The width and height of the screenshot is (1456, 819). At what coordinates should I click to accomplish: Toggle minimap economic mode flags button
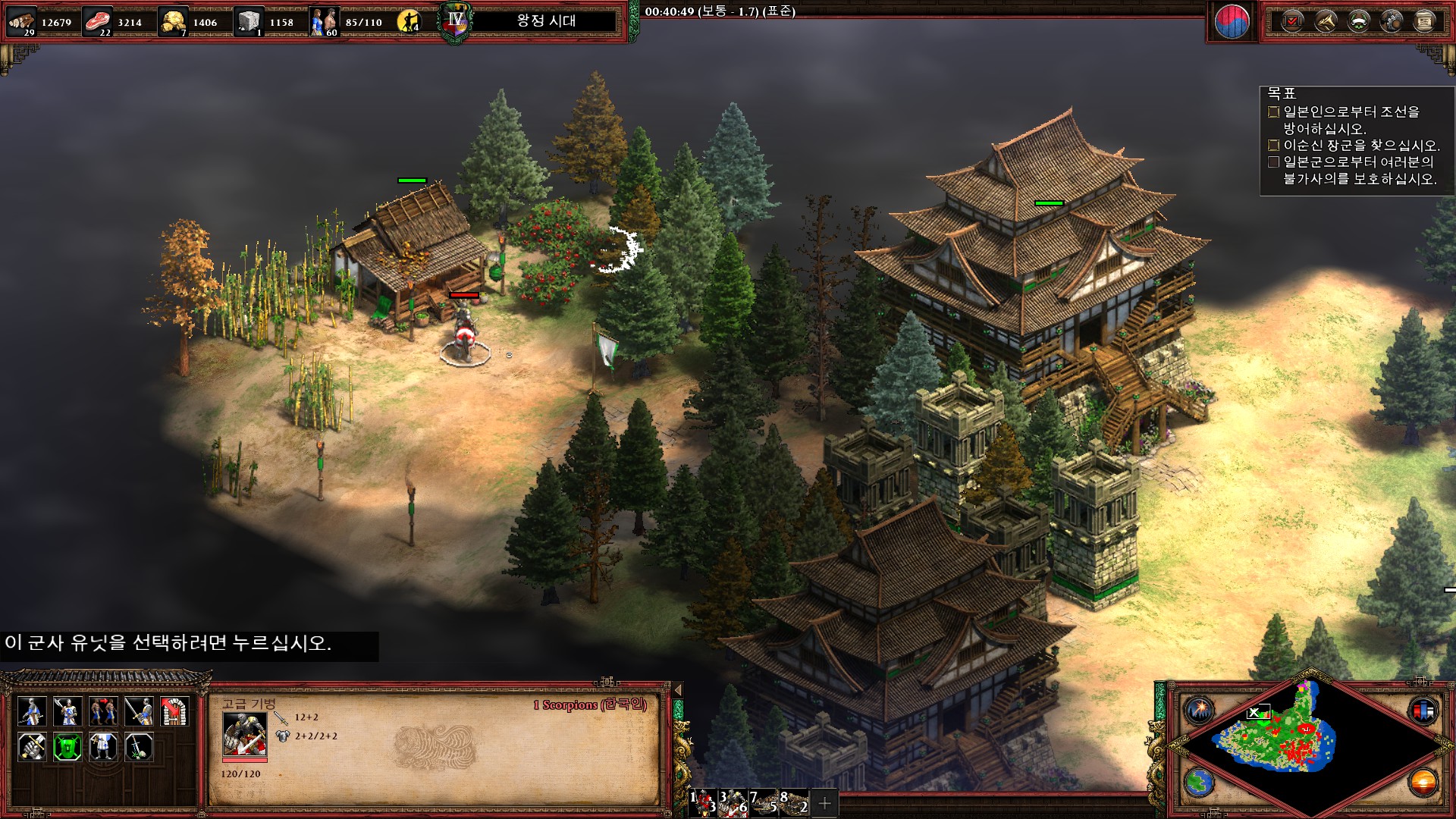tap(1423, 711)
